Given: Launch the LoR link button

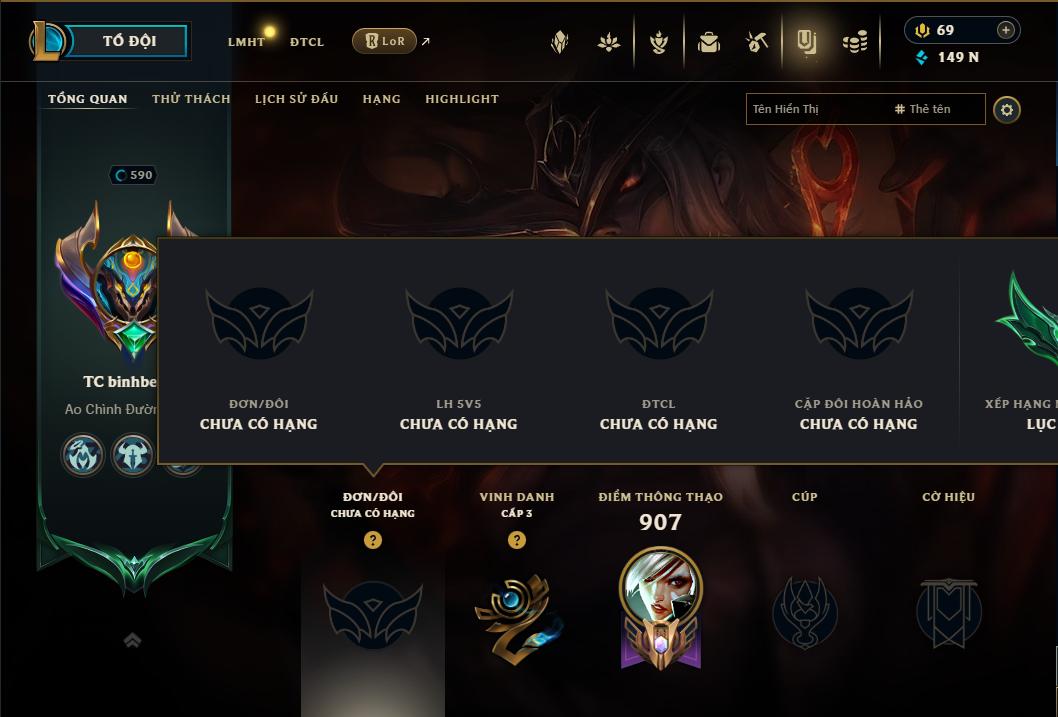Looking at the screenshot, I should pyautogui.click(x=384, y=41).
